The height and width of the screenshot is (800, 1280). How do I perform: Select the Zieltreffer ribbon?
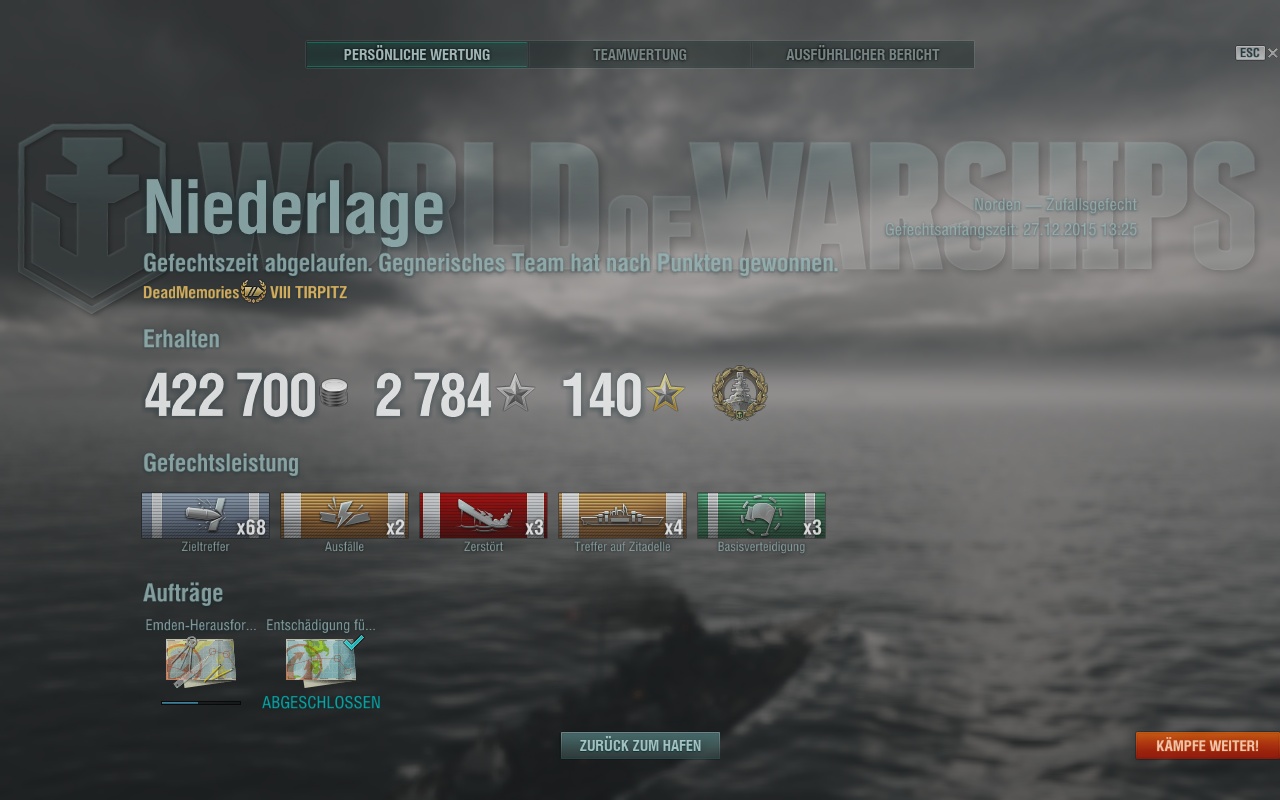pos(205,515)
